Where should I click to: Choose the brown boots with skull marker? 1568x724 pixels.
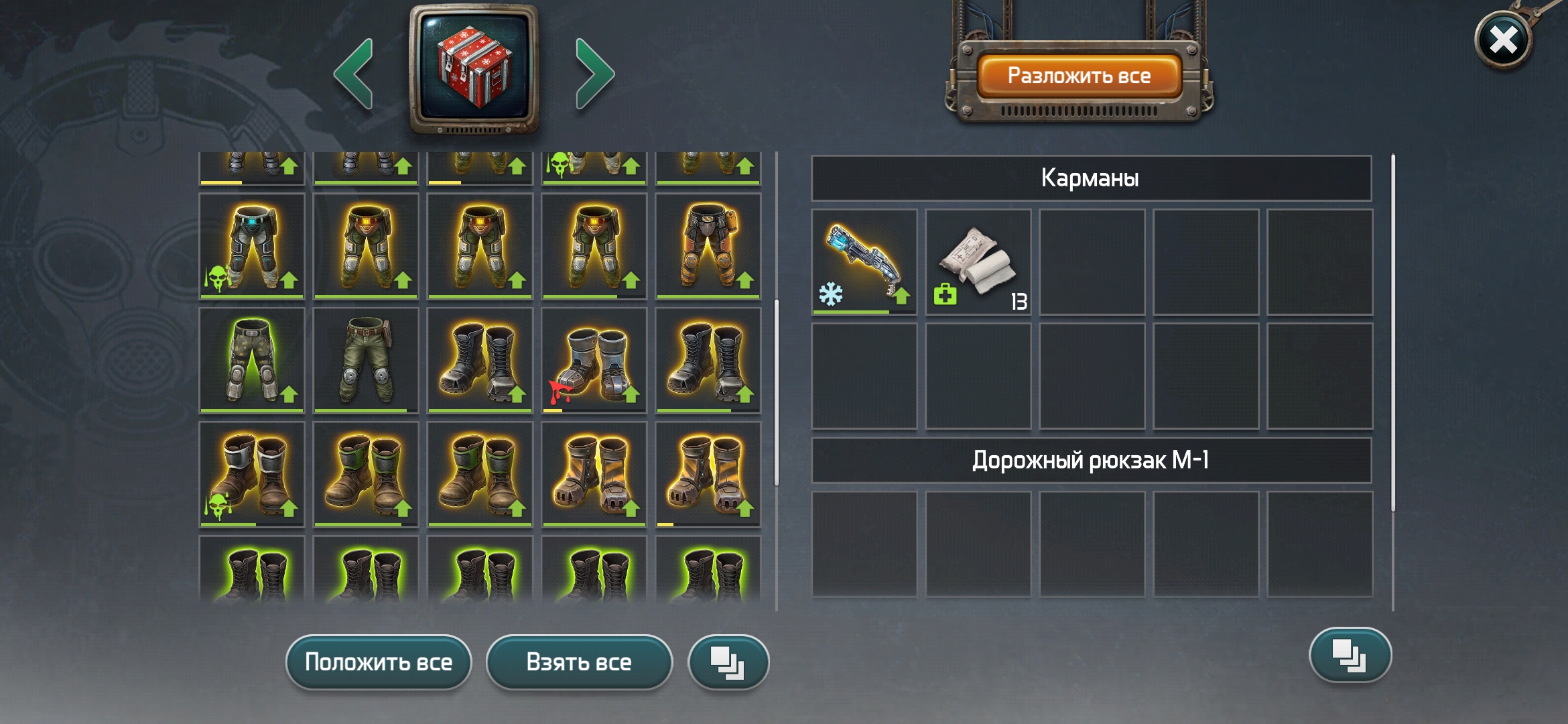[252, 474]
